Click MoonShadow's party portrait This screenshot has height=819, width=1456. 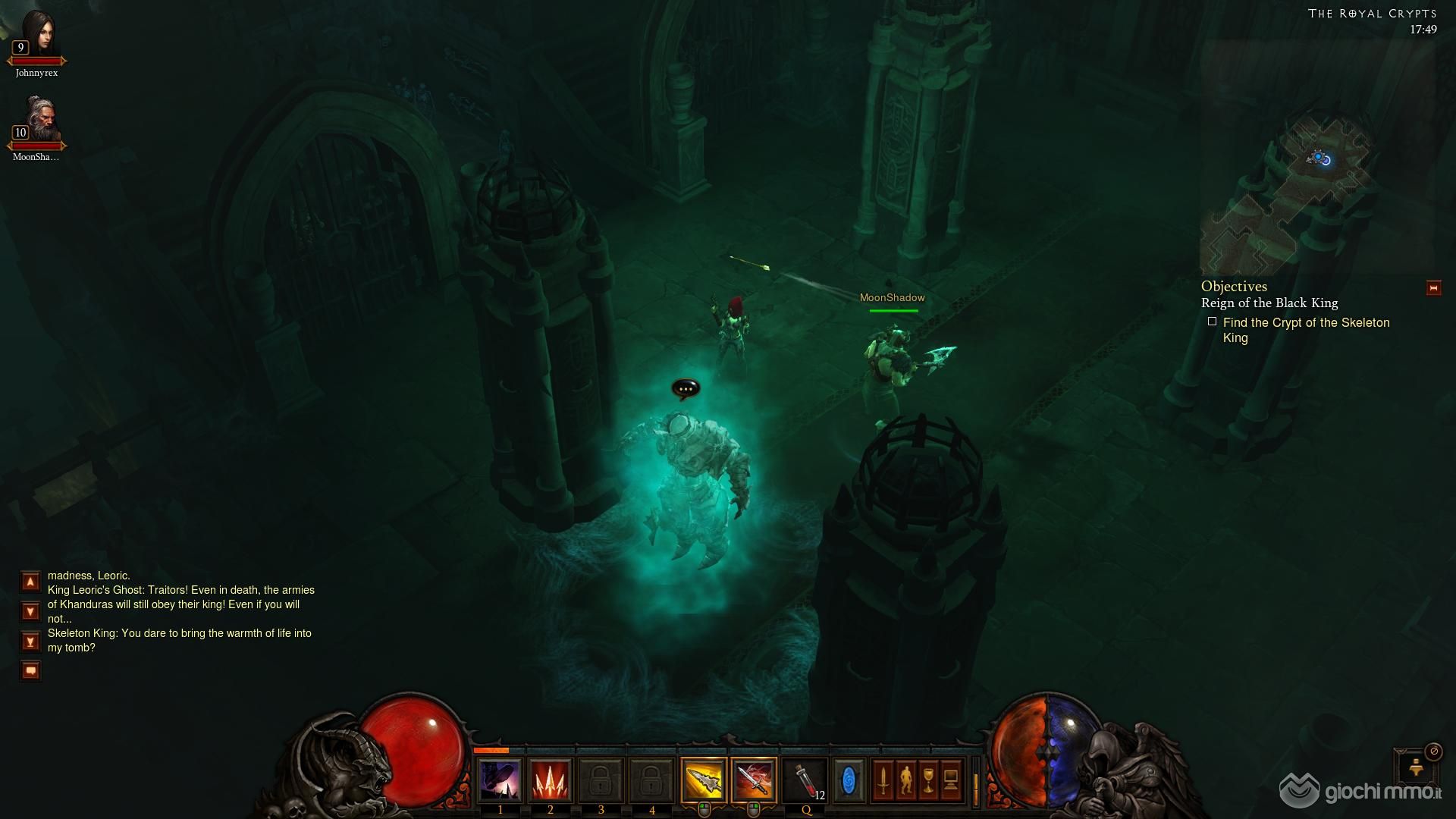(x=37, y=120)
